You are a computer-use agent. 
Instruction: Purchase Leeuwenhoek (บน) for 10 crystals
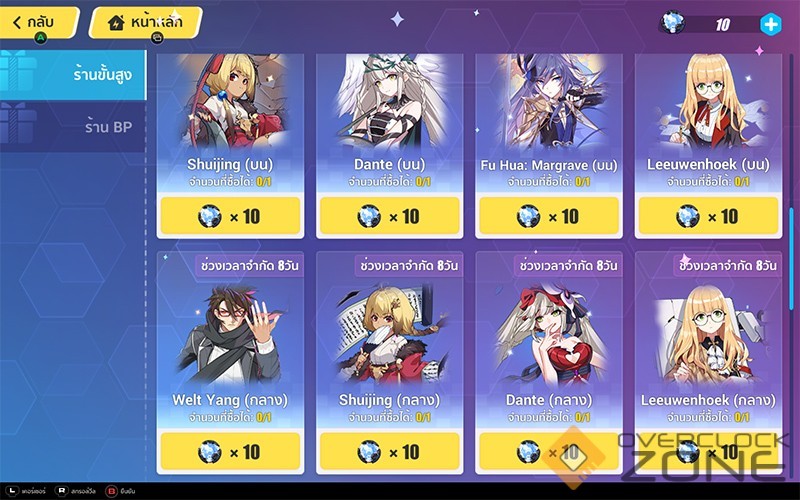708,216
